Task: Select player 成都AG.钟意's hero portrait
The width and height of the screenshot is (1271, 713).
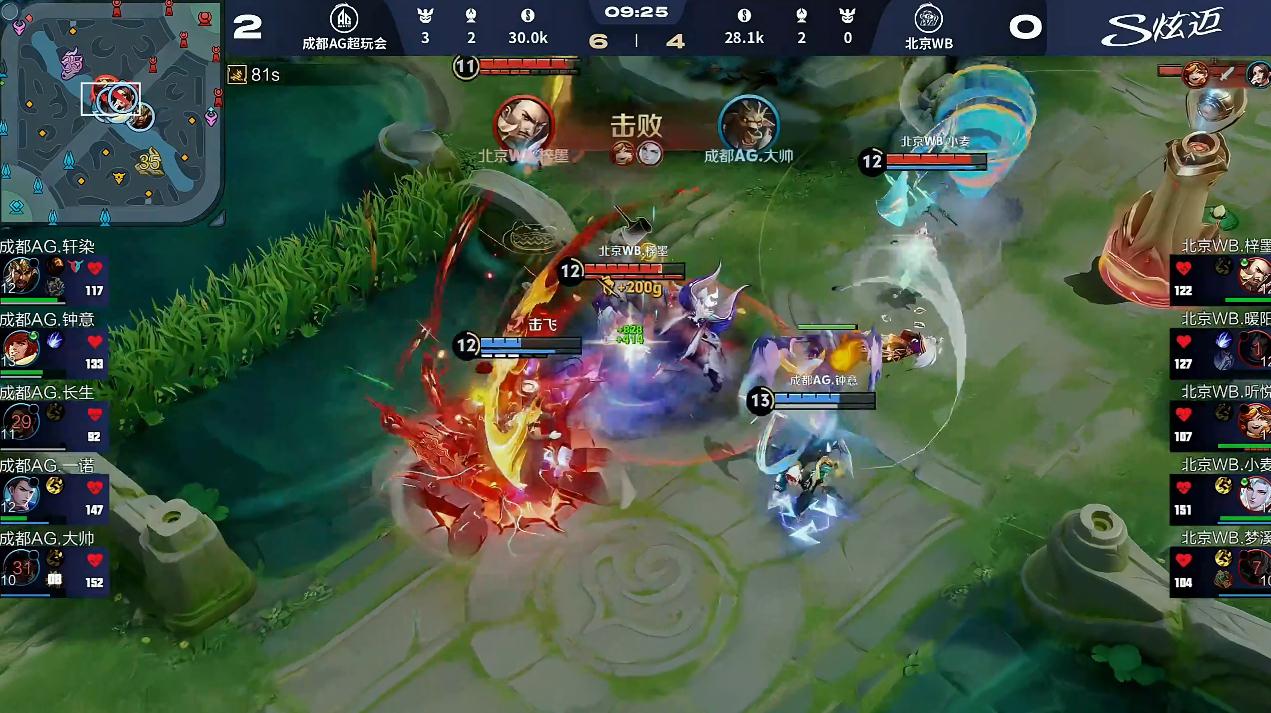Action: [20, 348]
